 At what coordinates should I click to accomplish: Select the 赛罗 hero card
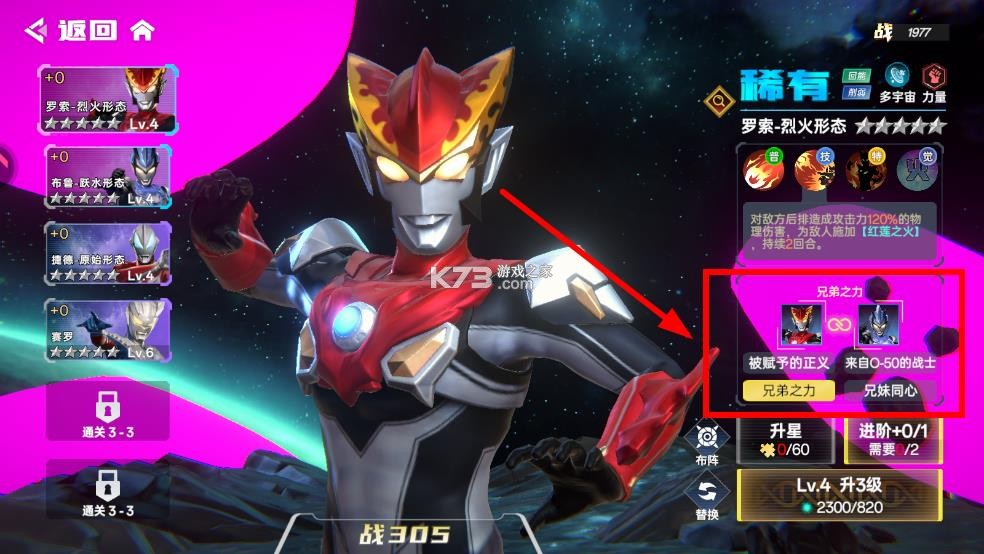pos(108,331)
